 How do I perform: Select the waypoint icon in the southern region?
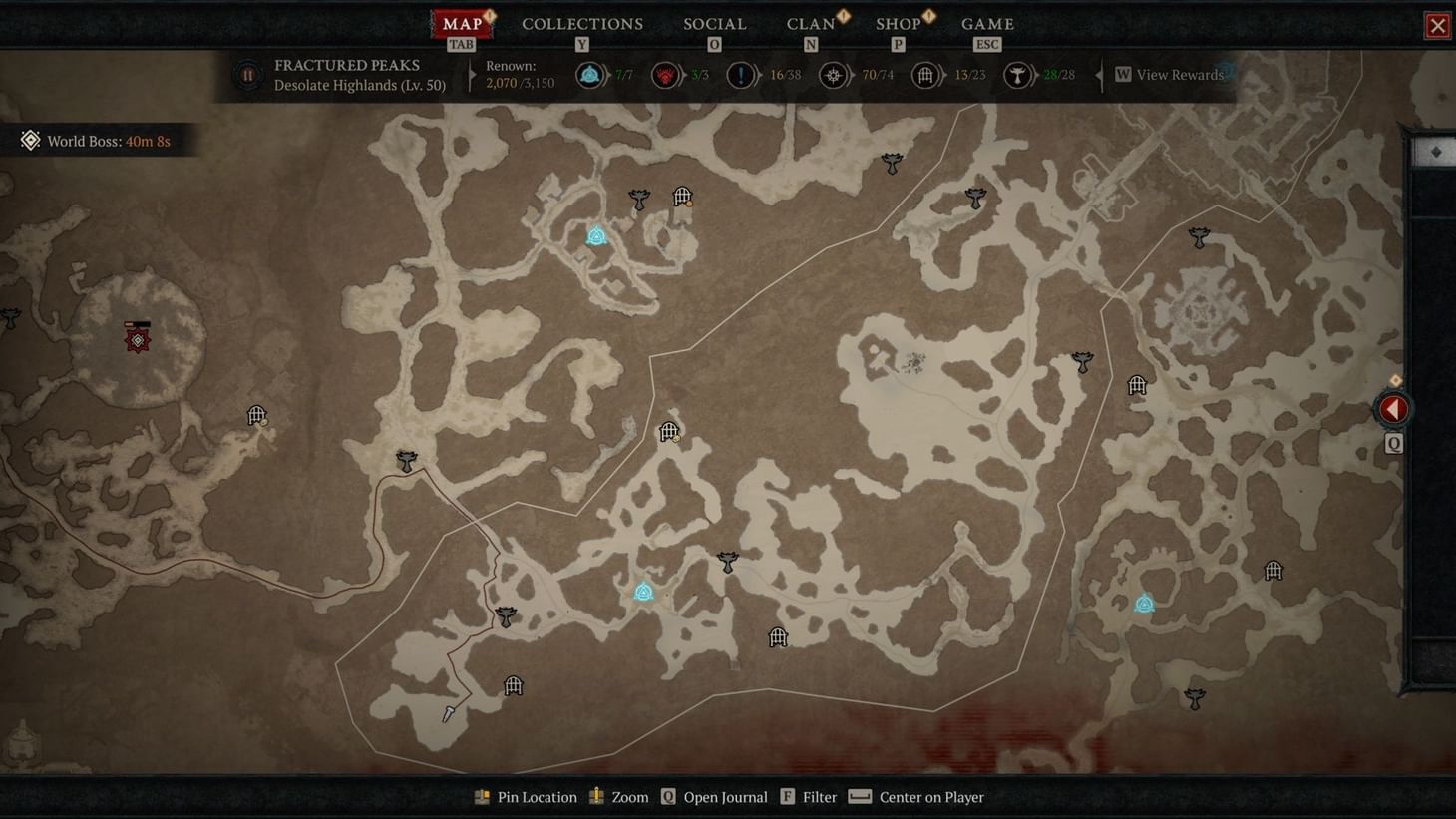tap(643, 592)
